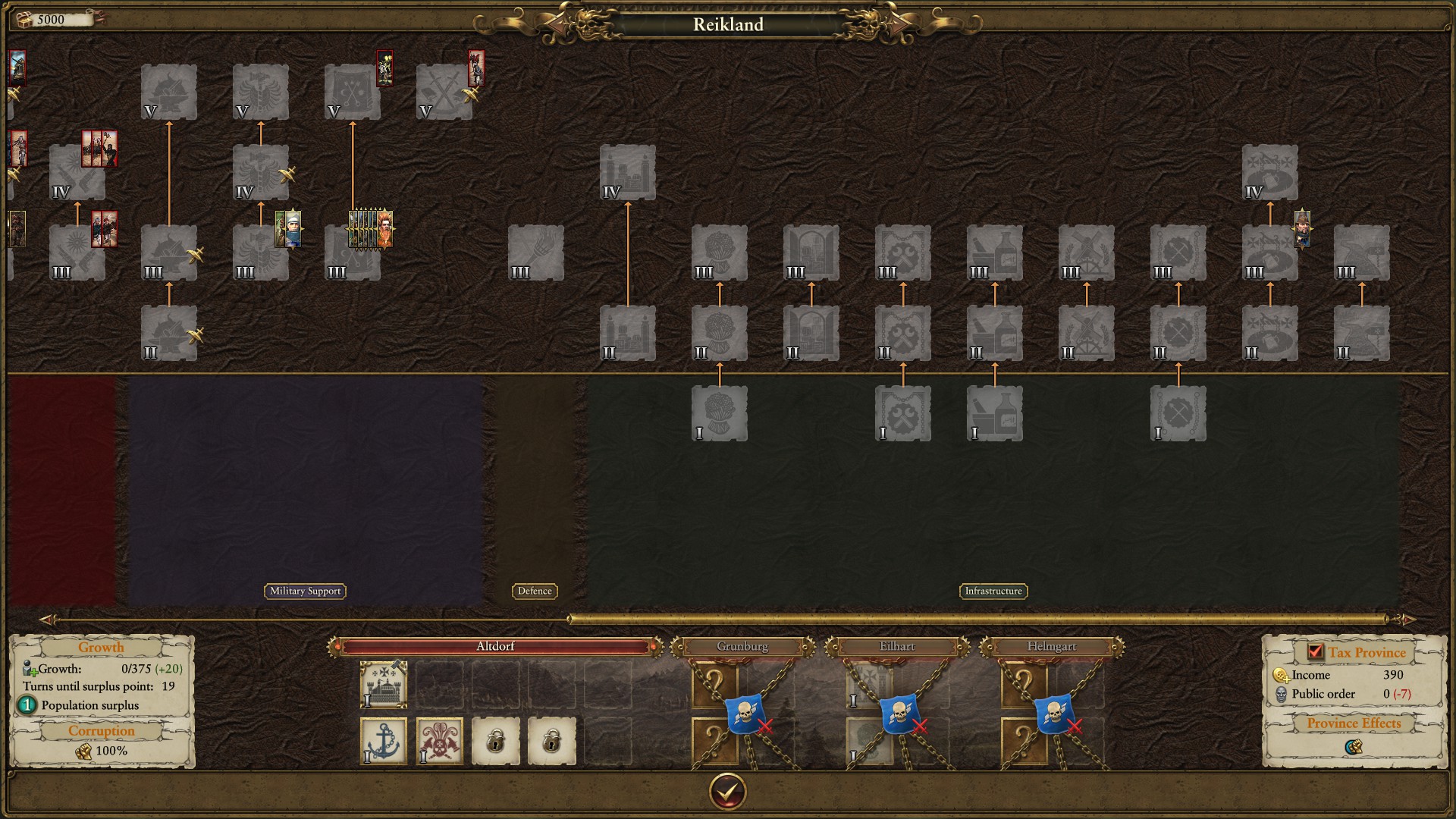Confirm with the gold checkmark button

(x=727, y=792)
